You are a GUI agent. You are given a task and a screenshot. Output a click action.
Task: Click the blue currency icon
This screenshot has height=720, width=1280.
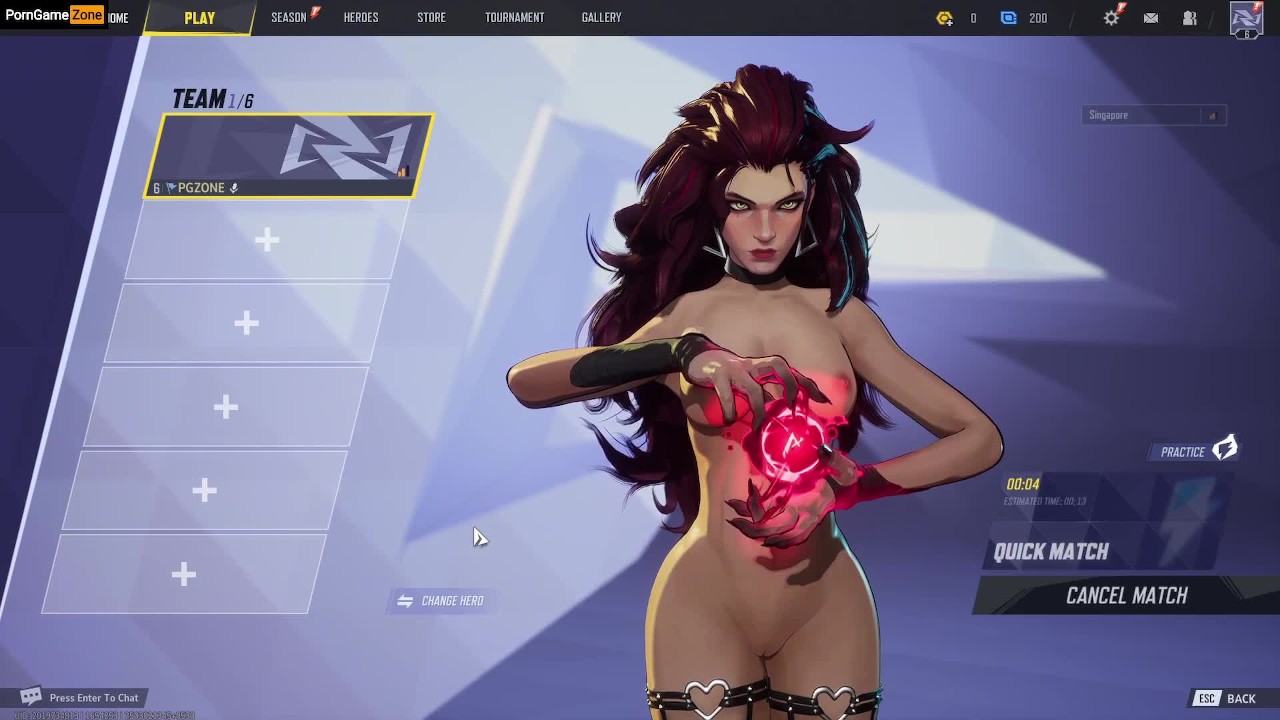1008,18
